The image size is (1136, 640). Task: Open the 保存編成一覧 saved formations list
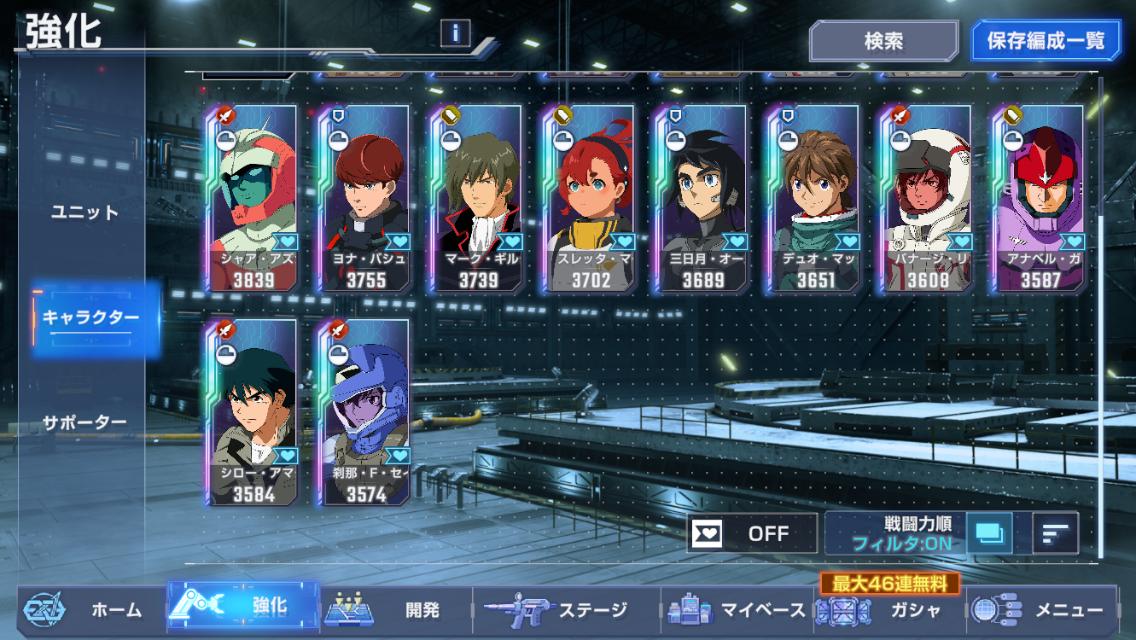(x=1046, y=41)
